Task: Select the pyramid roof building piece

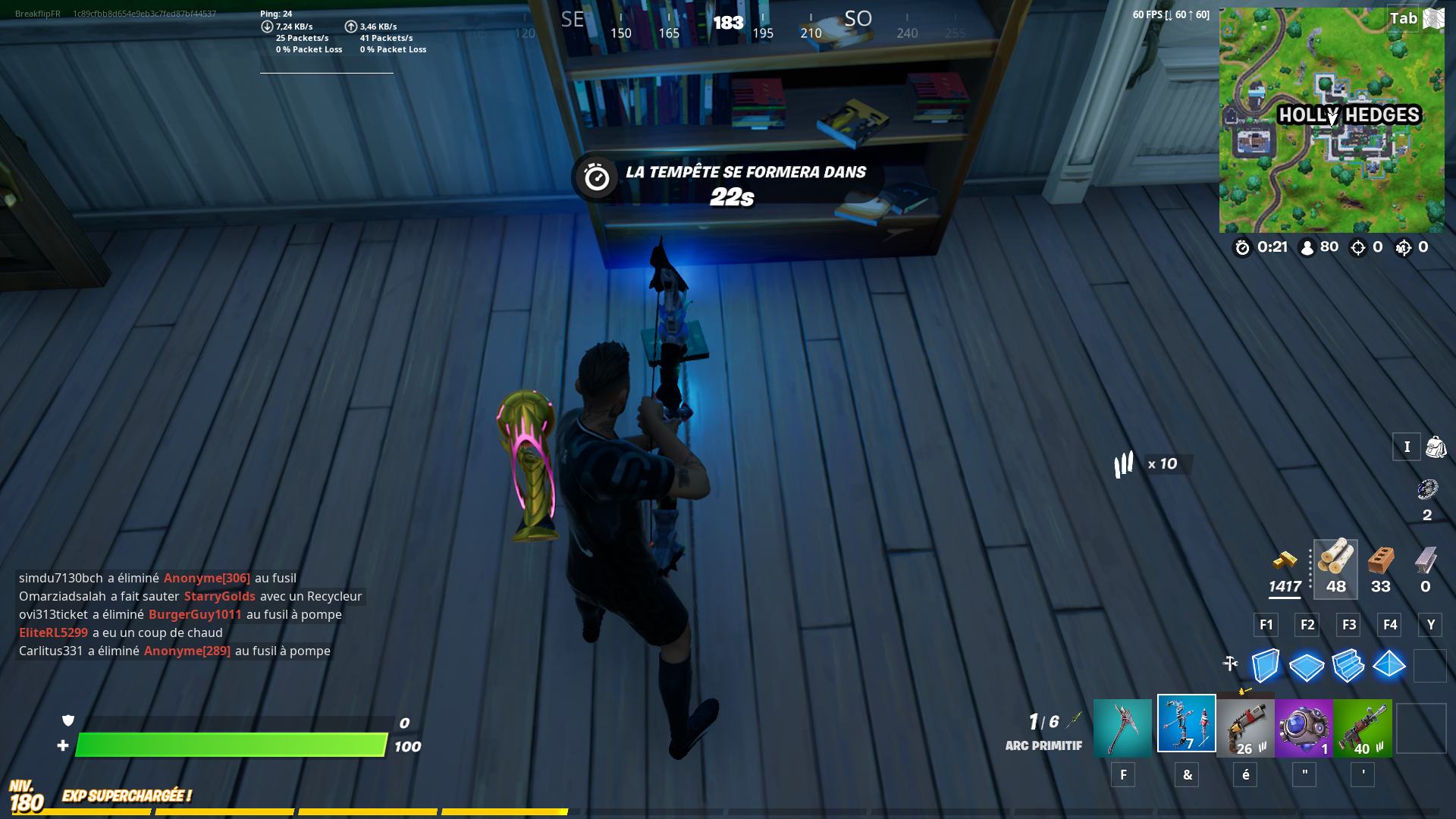Action: [x=1390, y=666]
